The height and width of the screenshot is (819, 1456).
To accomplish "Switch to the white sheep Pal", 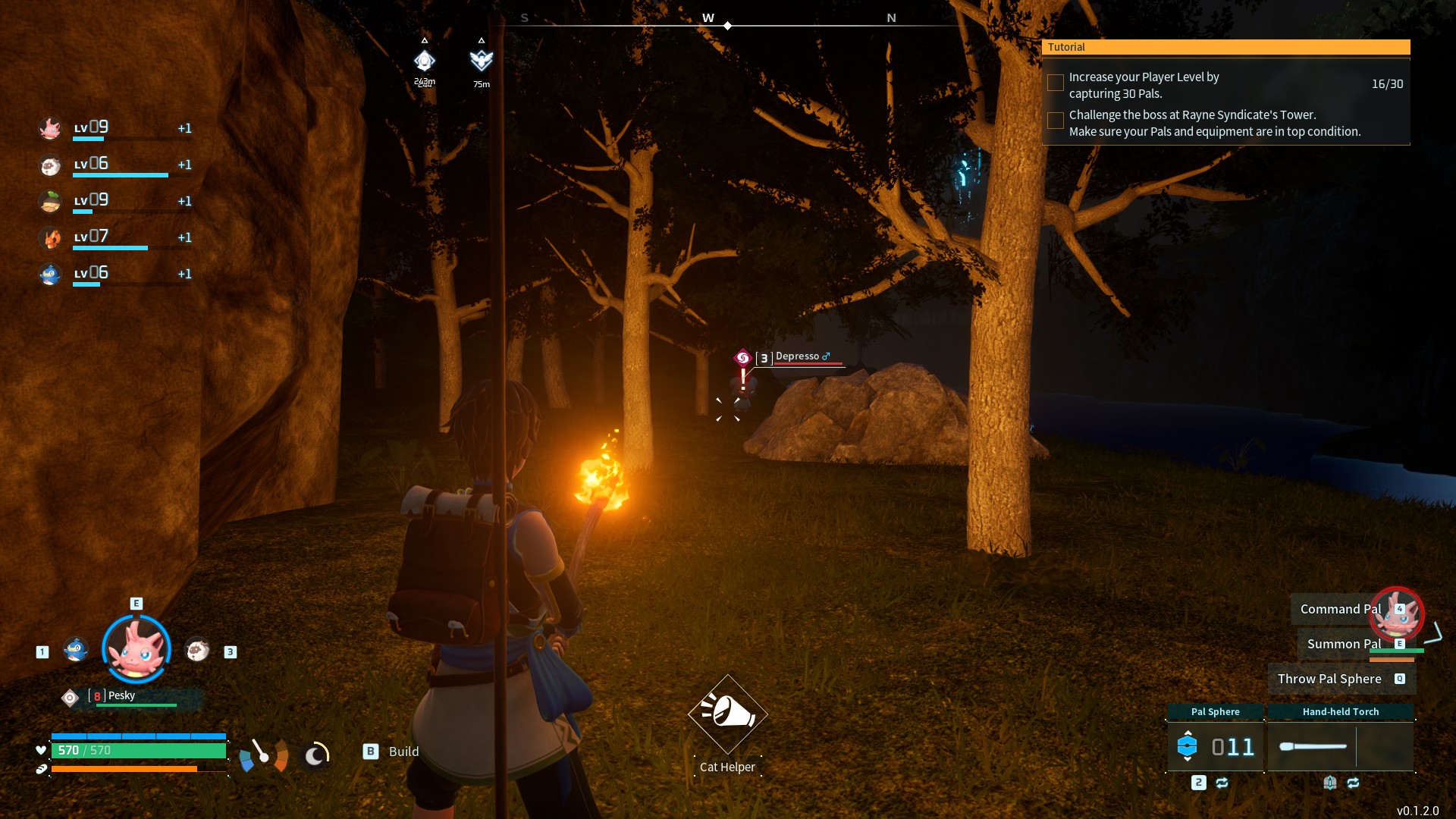I will tap(197, 650).
